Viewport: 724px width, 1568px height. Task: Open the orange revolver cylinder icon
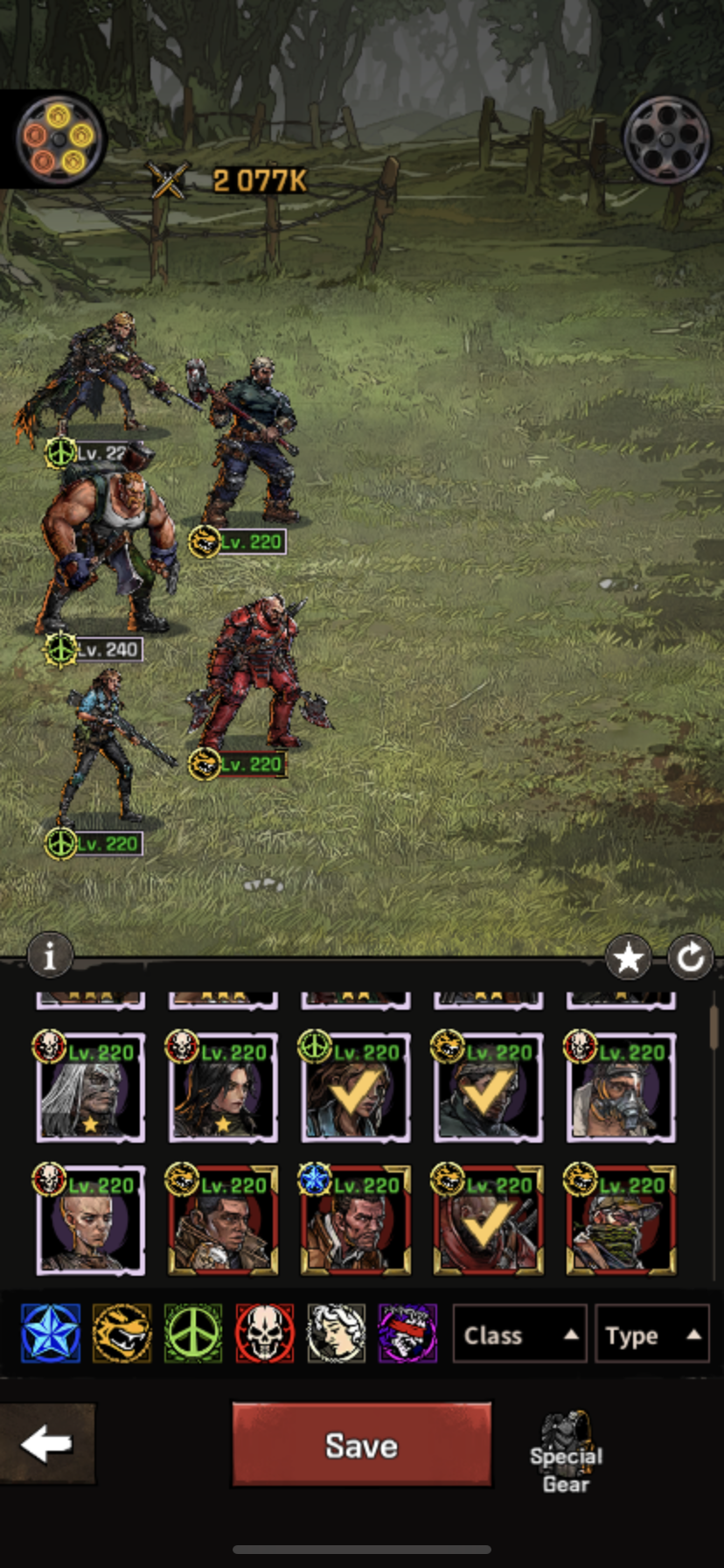[59, 138]
